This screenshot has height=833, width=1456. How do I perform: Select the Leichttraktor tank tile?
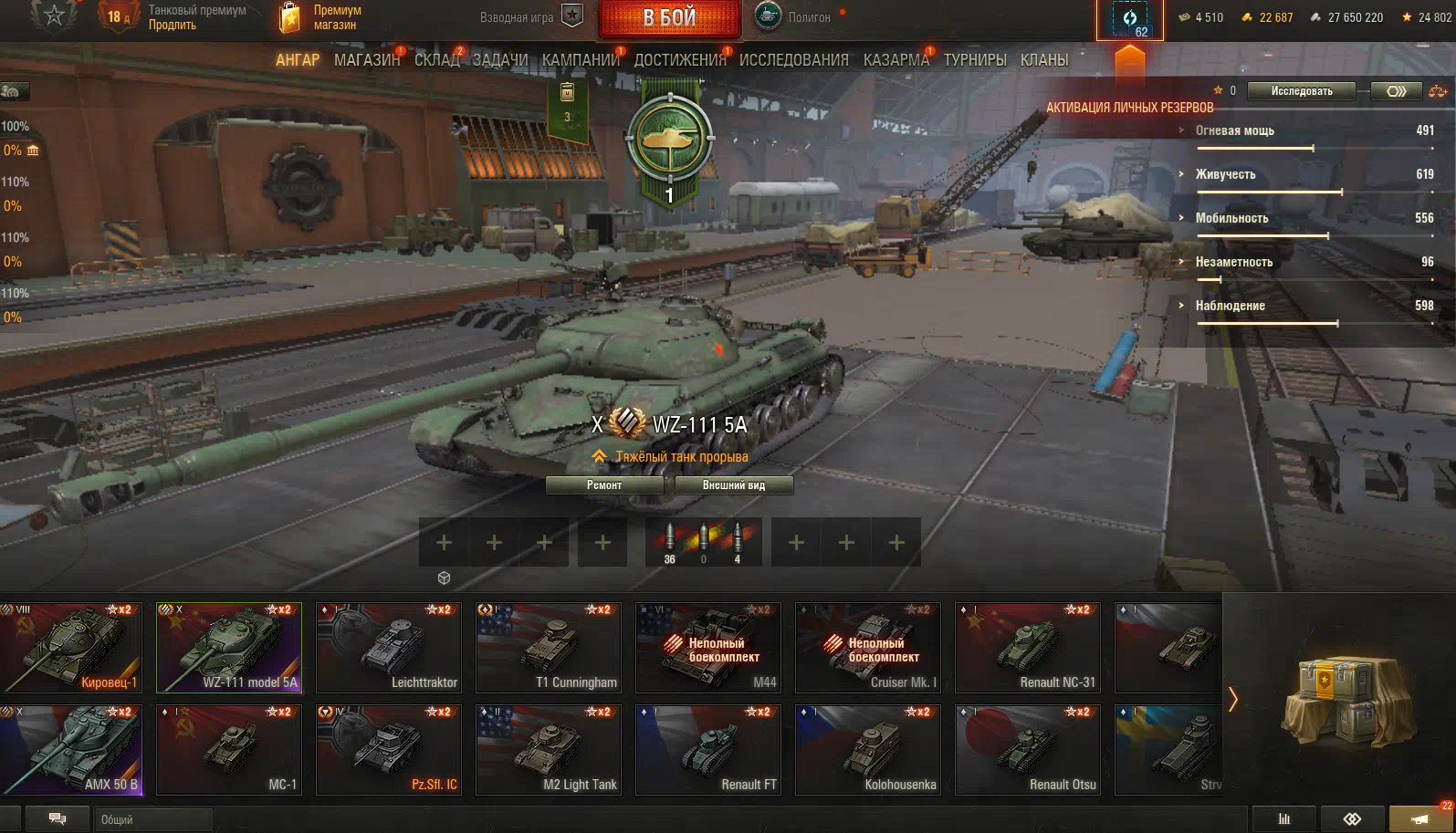point(389,647)
